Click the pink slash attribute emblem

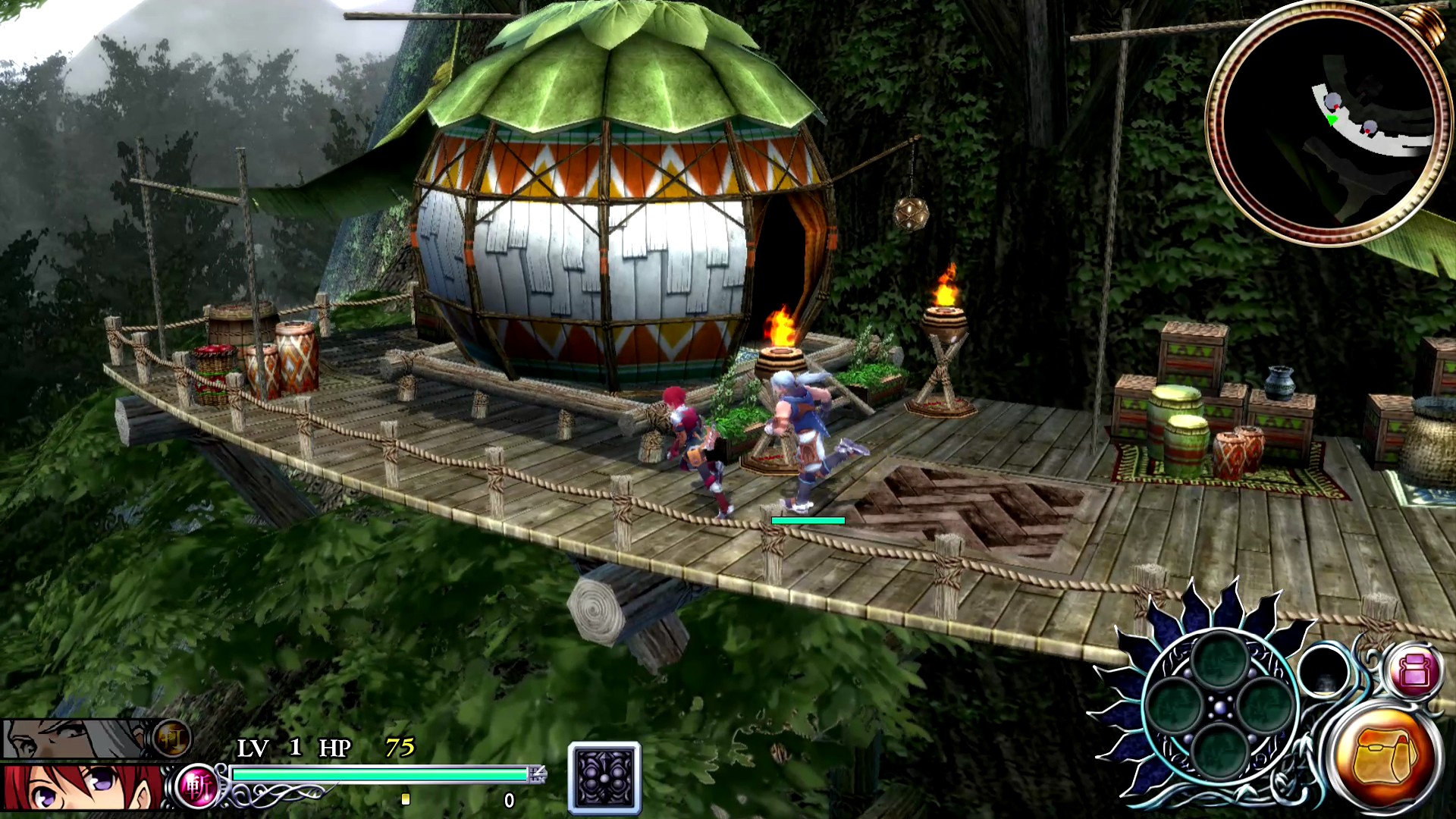[x=196, y=787]
